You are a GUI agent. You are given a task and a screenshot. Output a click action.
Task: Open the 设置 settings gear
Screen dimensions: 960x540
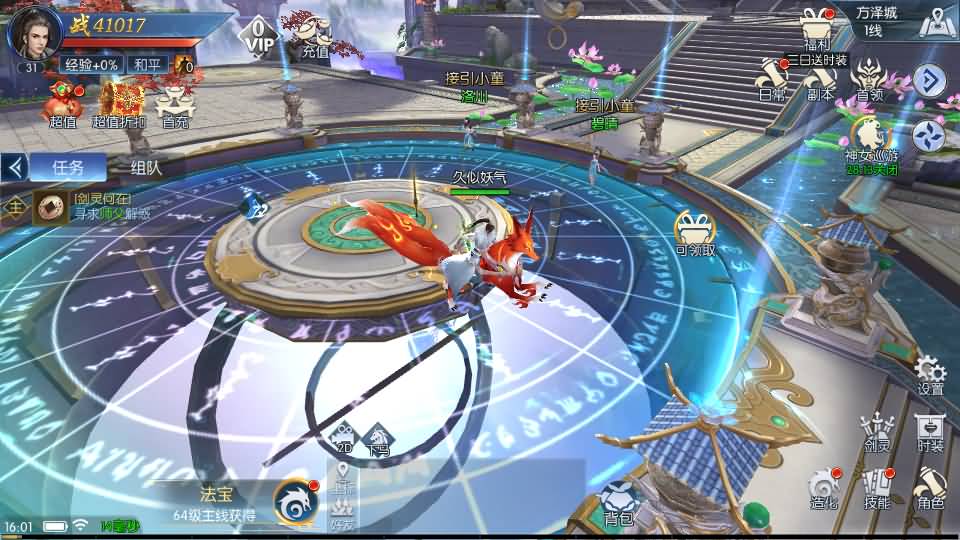930,374
